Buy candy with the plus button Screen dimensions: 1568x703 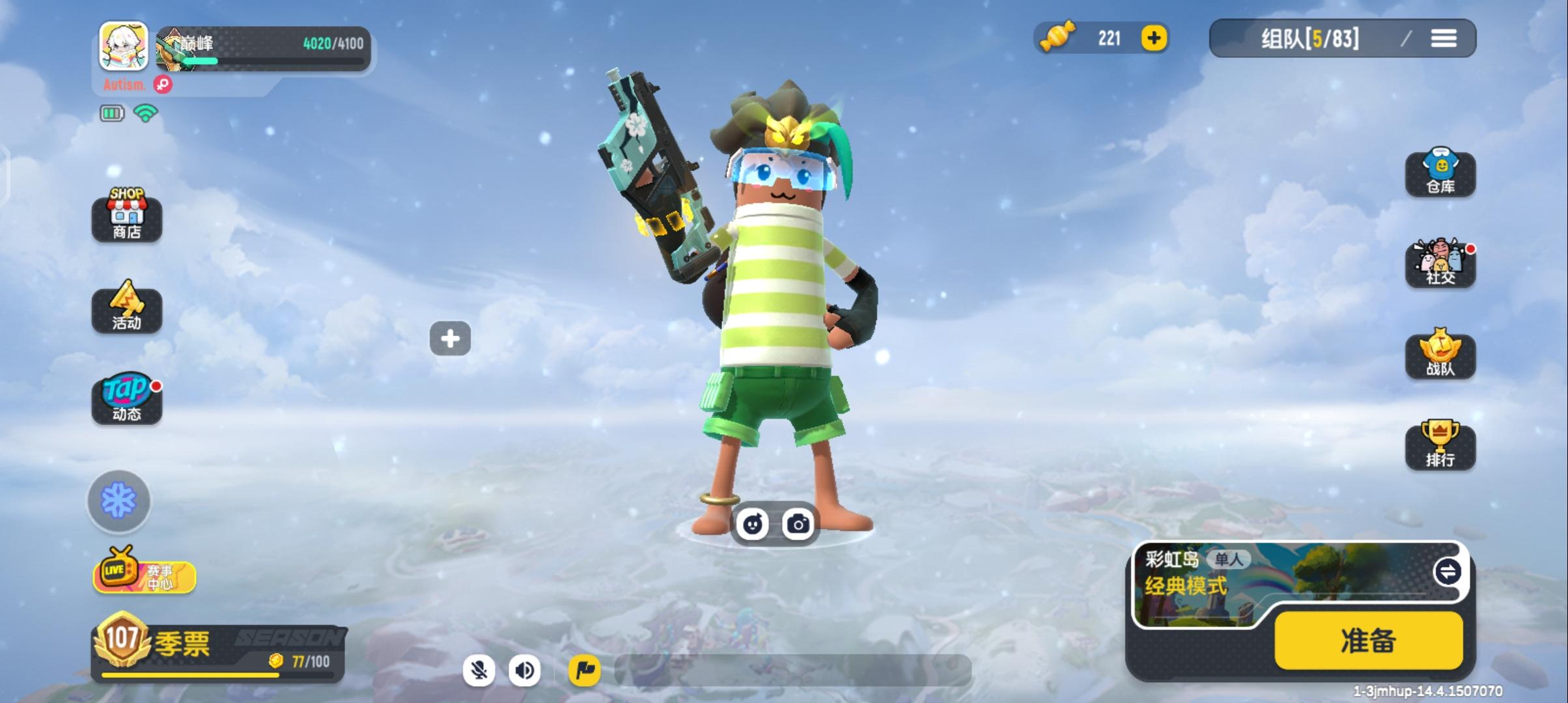point(1153,39)
